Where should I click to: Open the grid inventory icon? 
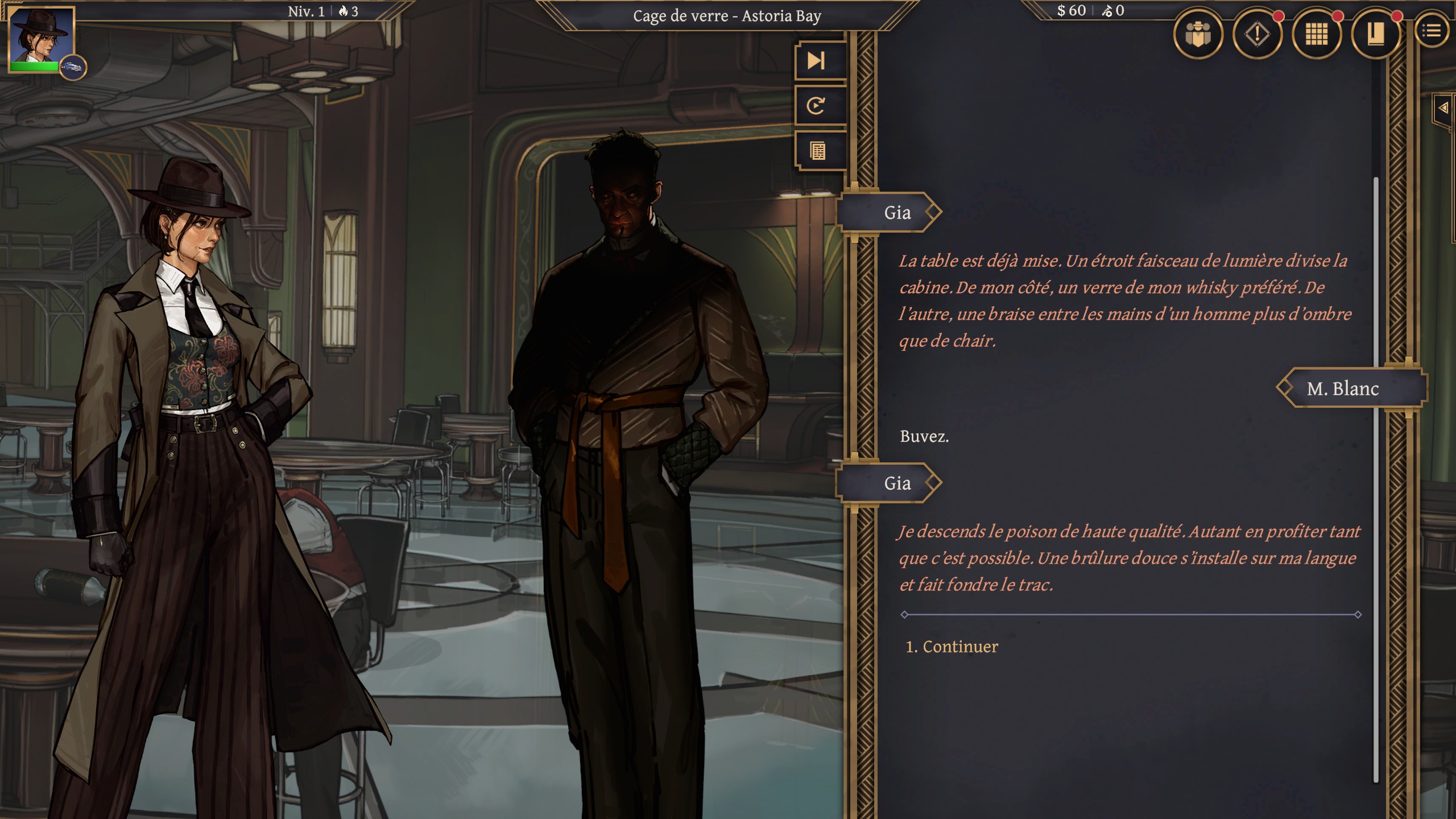(1316, 34)
